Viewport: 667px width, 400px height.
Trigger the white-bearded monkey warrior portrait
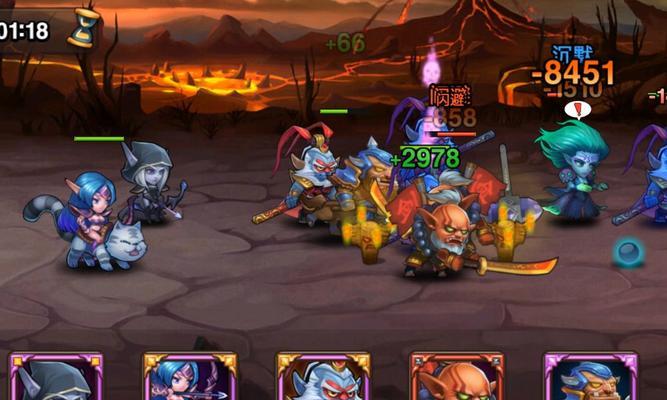[322, 379]
